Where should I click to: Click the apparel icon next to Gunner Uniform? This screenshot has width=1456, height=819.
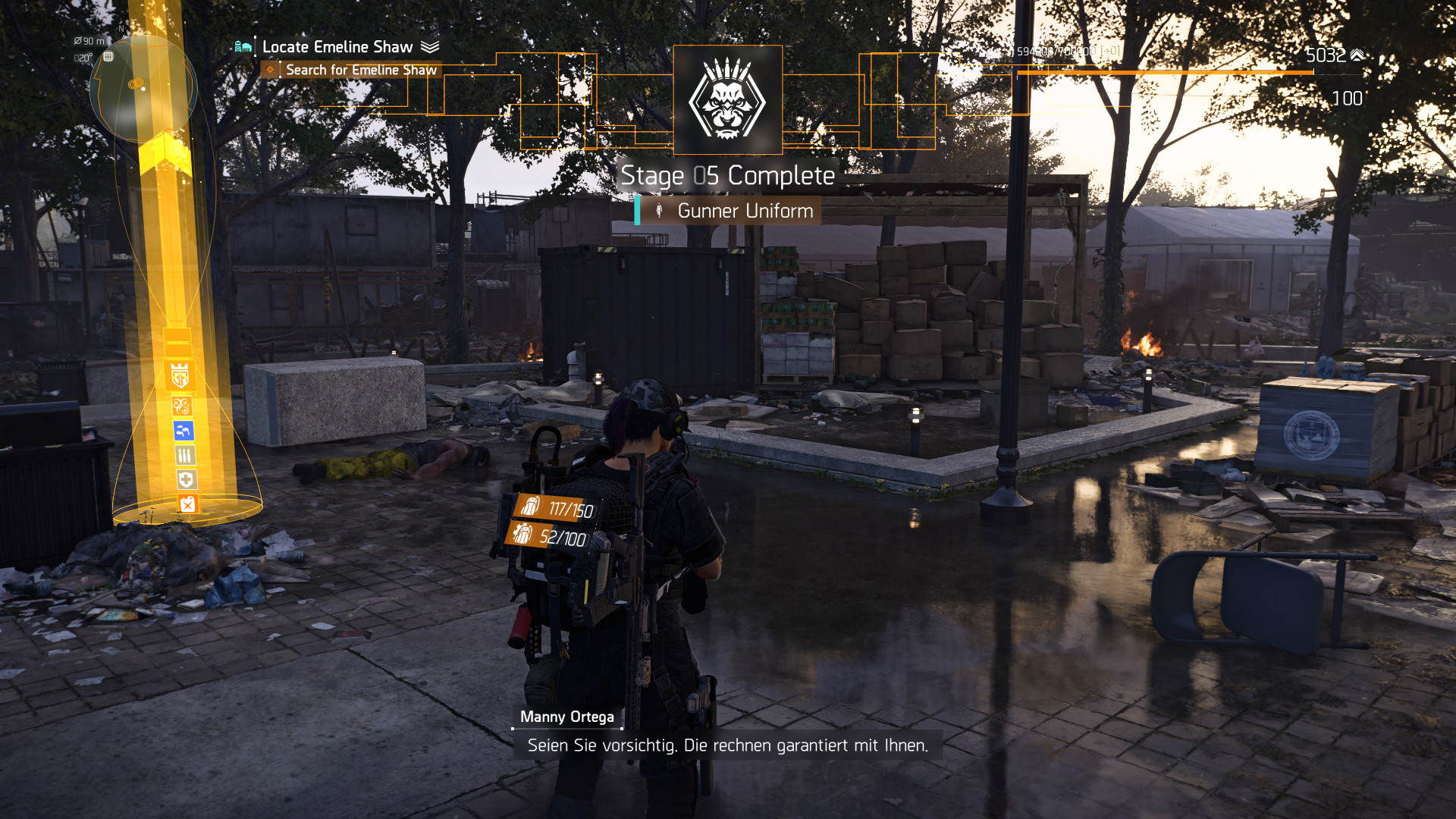pos(659,212)
